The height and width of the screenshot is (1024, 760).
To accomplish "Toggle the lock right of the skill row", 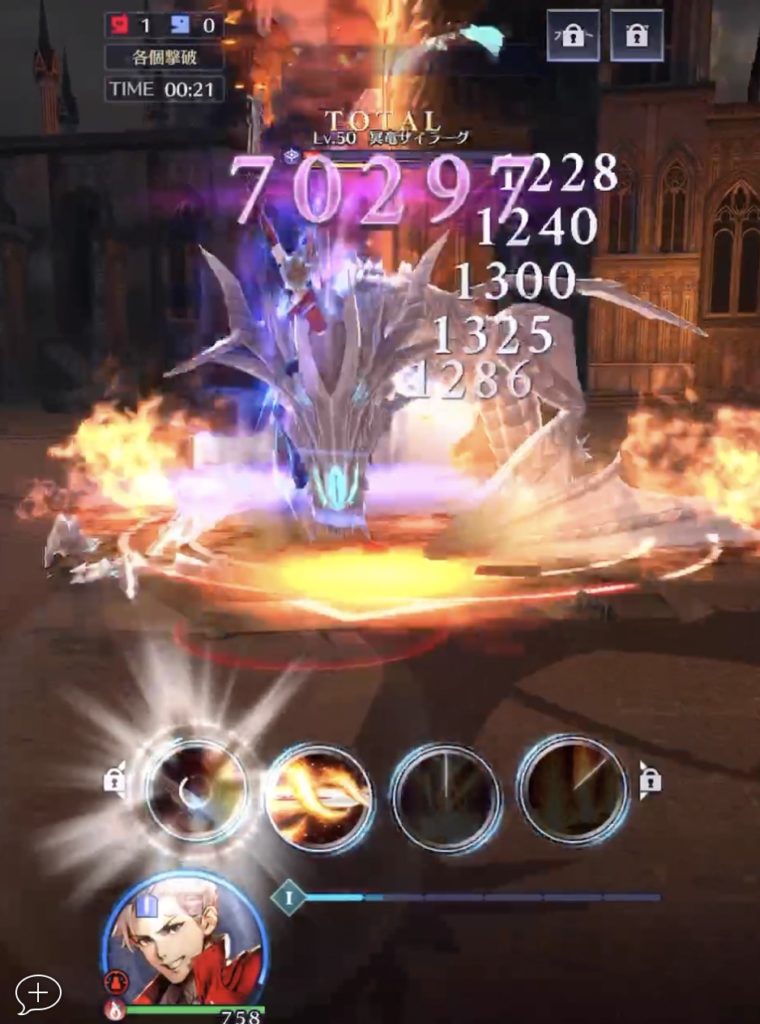I will 650,779.
